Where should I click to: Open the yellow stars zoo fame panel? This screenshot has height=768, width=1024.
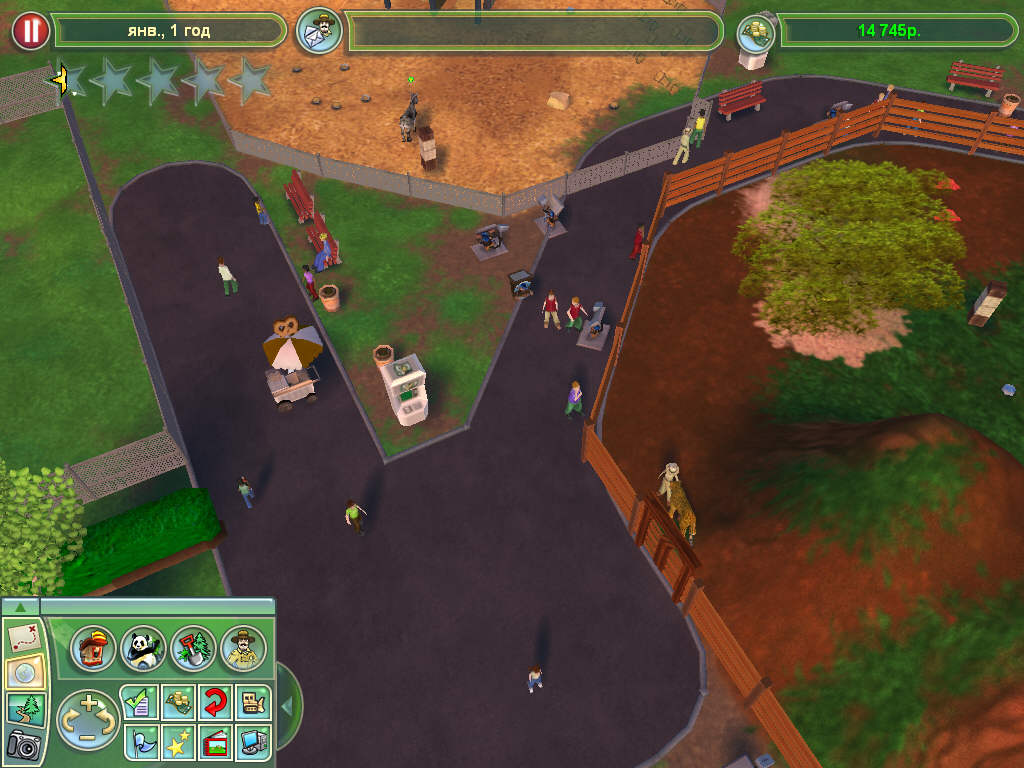coord(178,741)
